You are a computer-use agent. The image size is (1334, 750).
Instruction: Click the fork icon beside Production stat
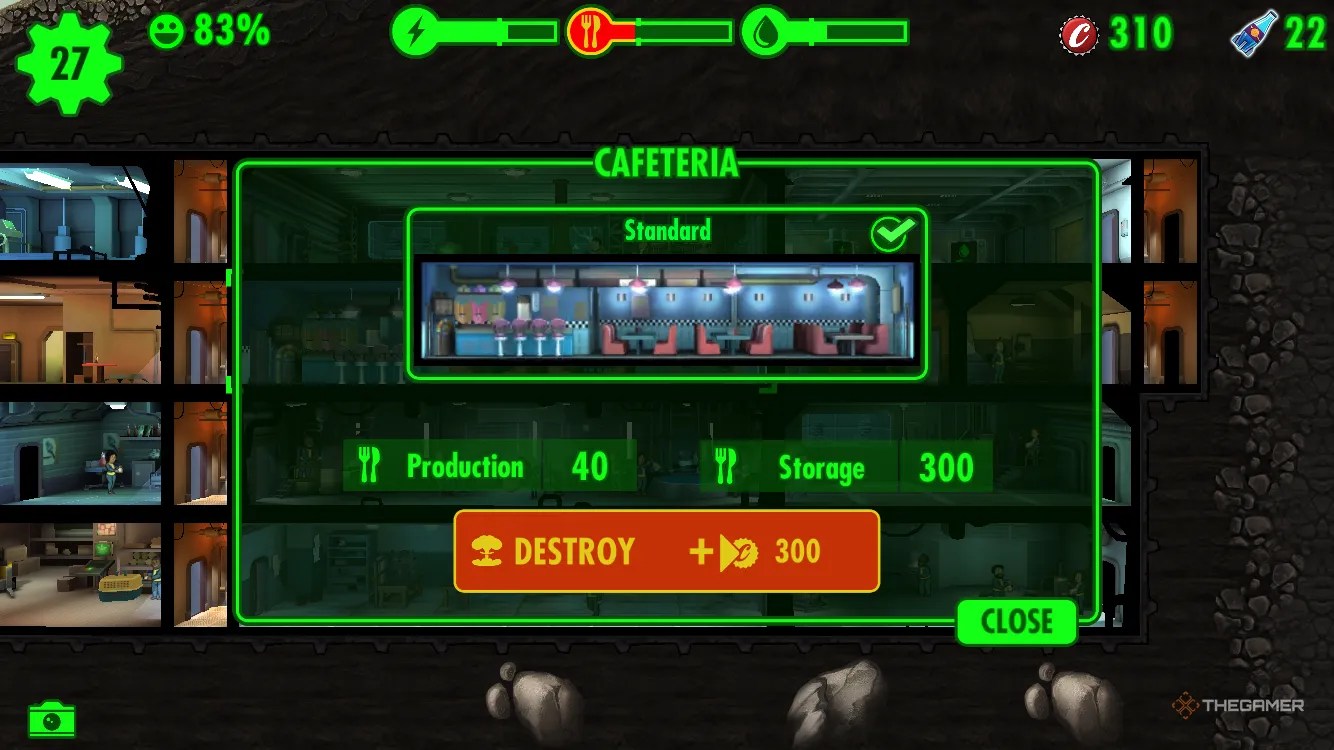[x=370, y=464]
